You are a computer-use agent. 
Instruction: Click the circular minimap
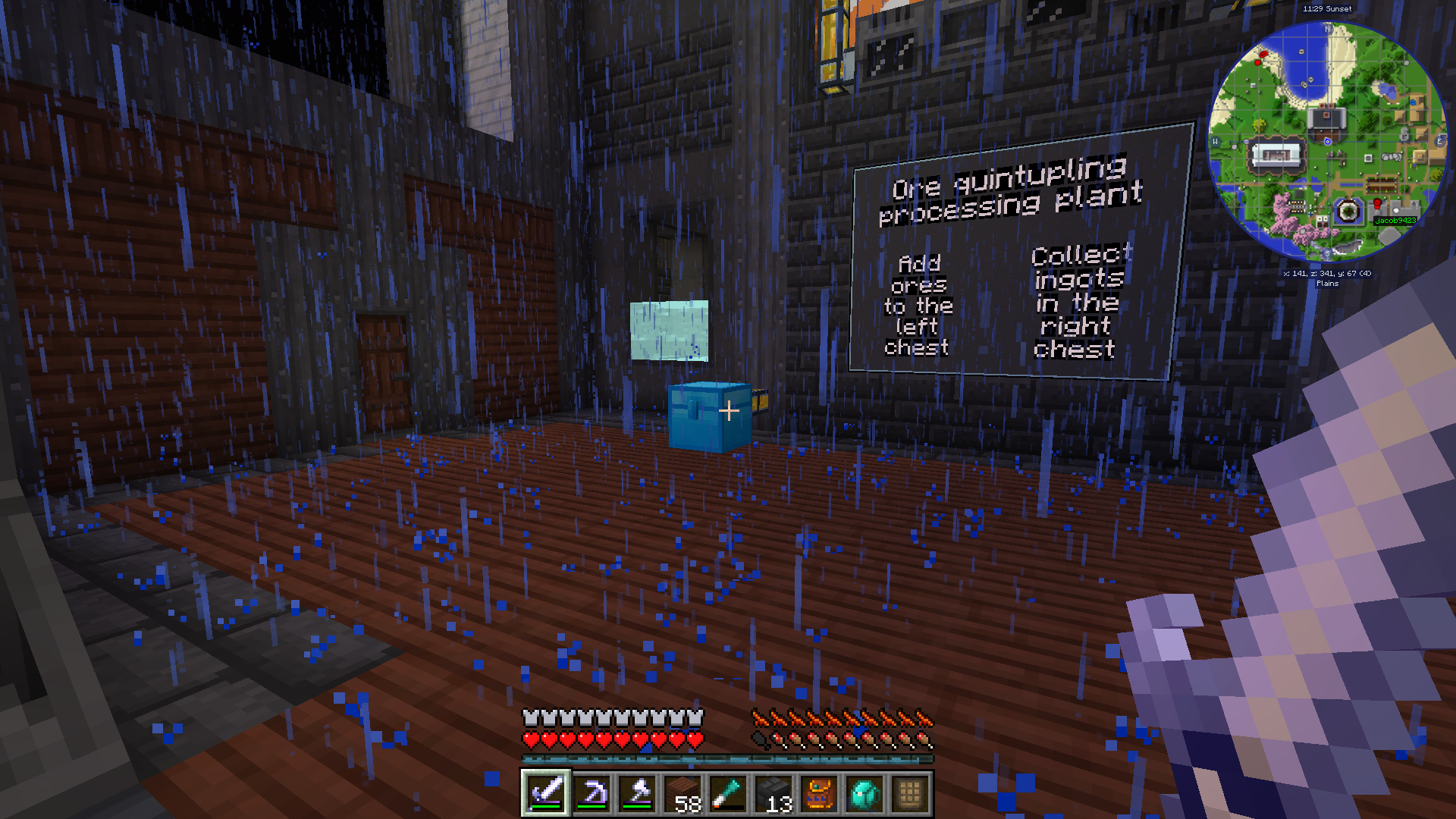point(1327,140)
